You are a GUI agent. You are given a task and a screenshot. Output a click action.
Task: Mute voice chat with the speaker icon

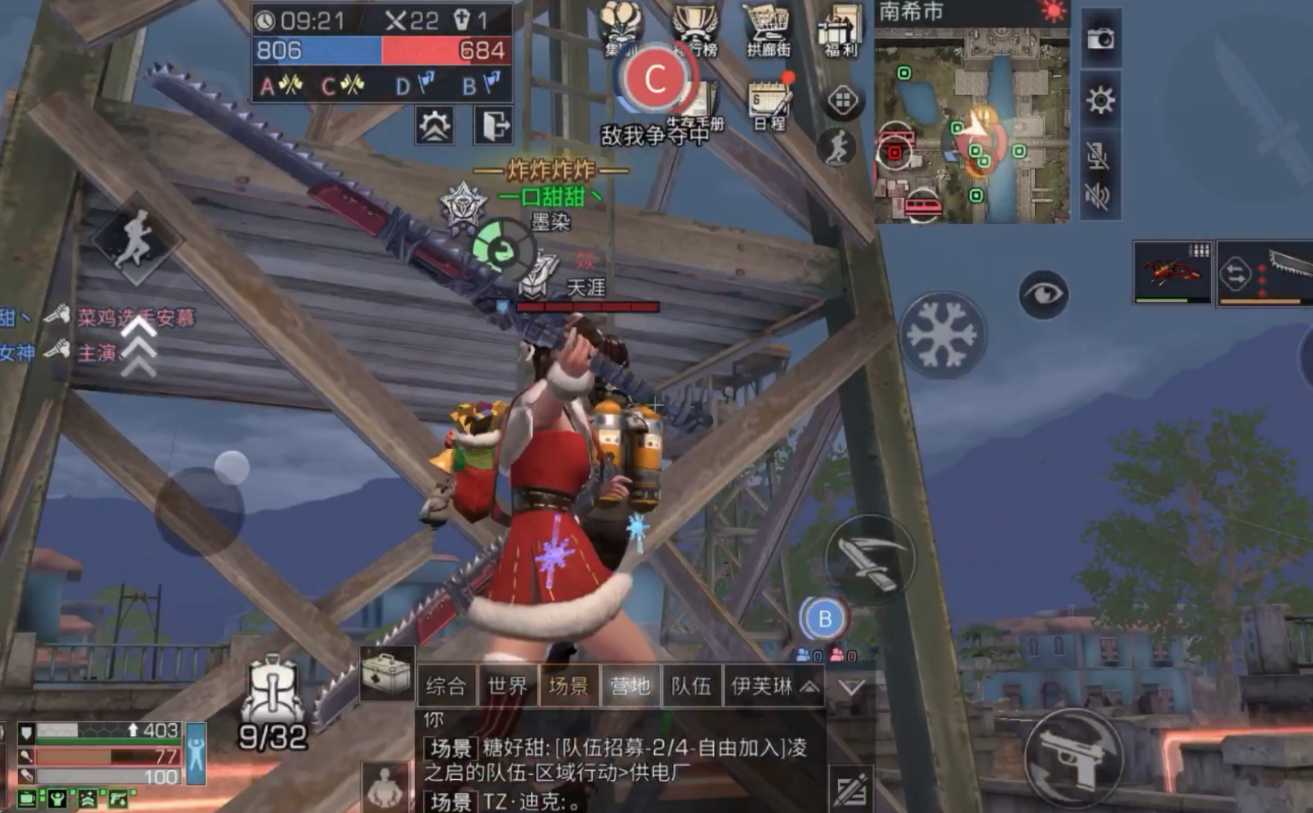point(1098,198)
